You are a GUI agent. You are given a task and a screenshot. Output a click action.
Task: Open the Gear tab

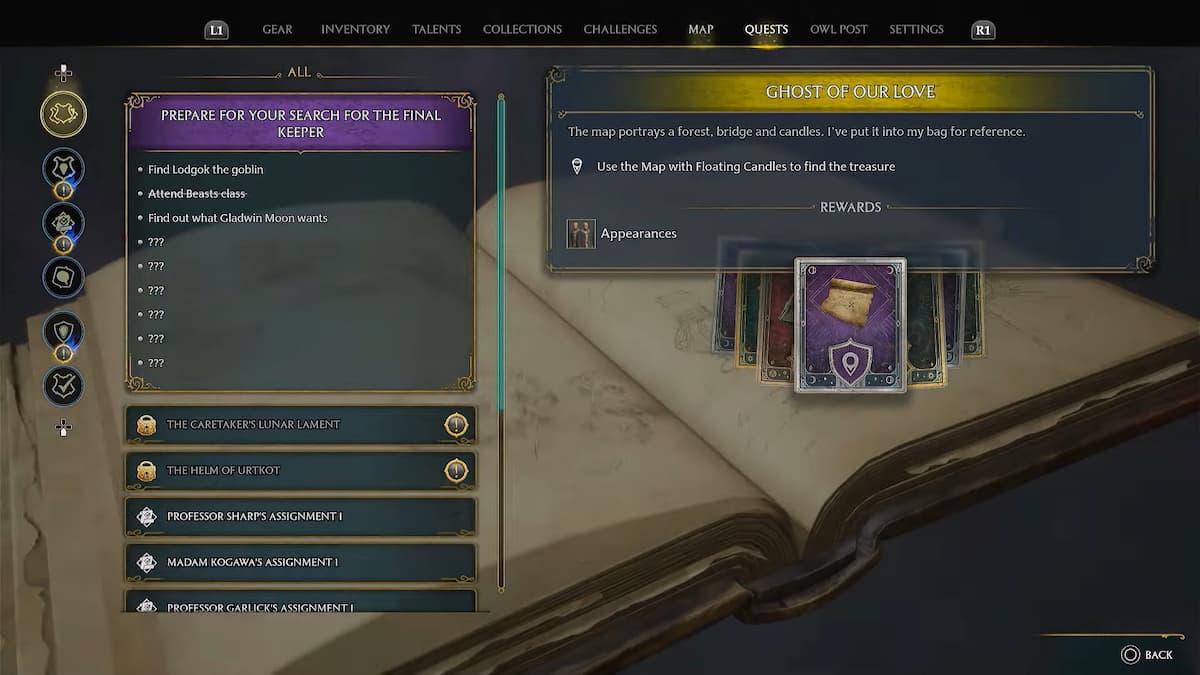click(x=277, y=30)
